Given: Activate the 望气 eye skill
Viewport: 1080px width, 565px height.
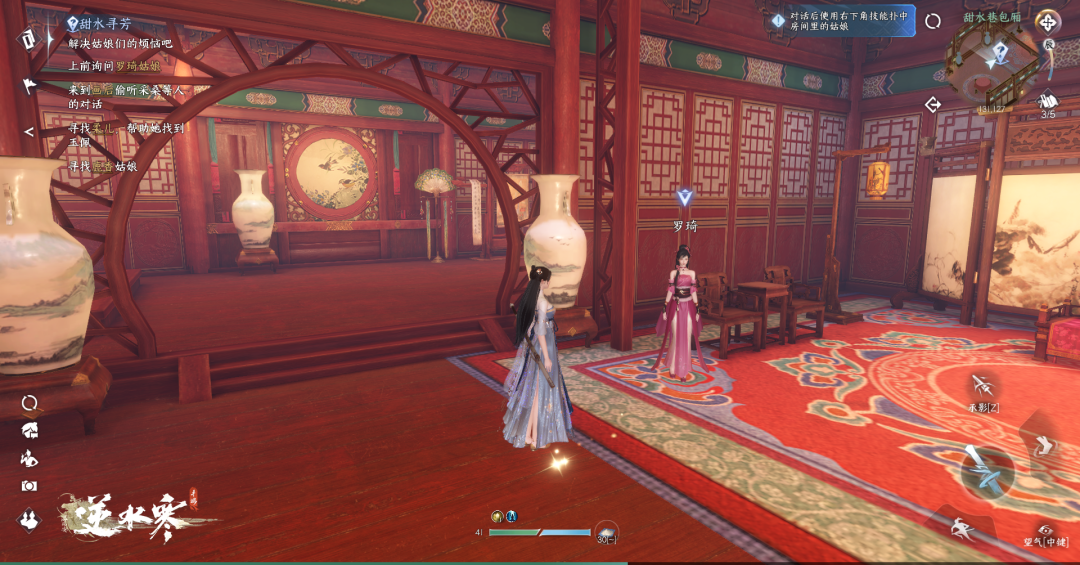Looking at the screenshot, I should click(1046, 532).
